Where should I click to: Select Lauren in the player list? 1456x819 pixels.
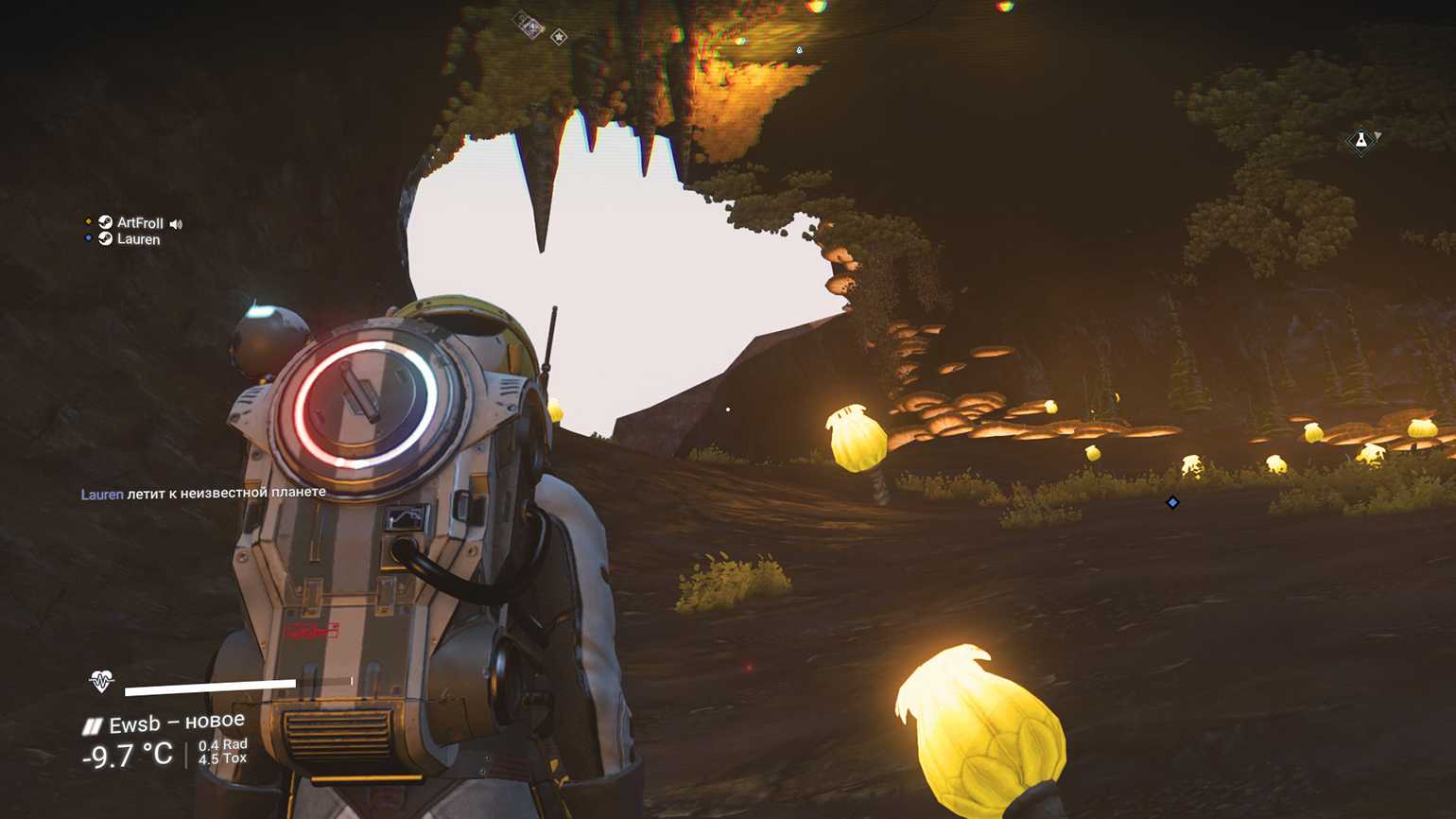[138, 239]
